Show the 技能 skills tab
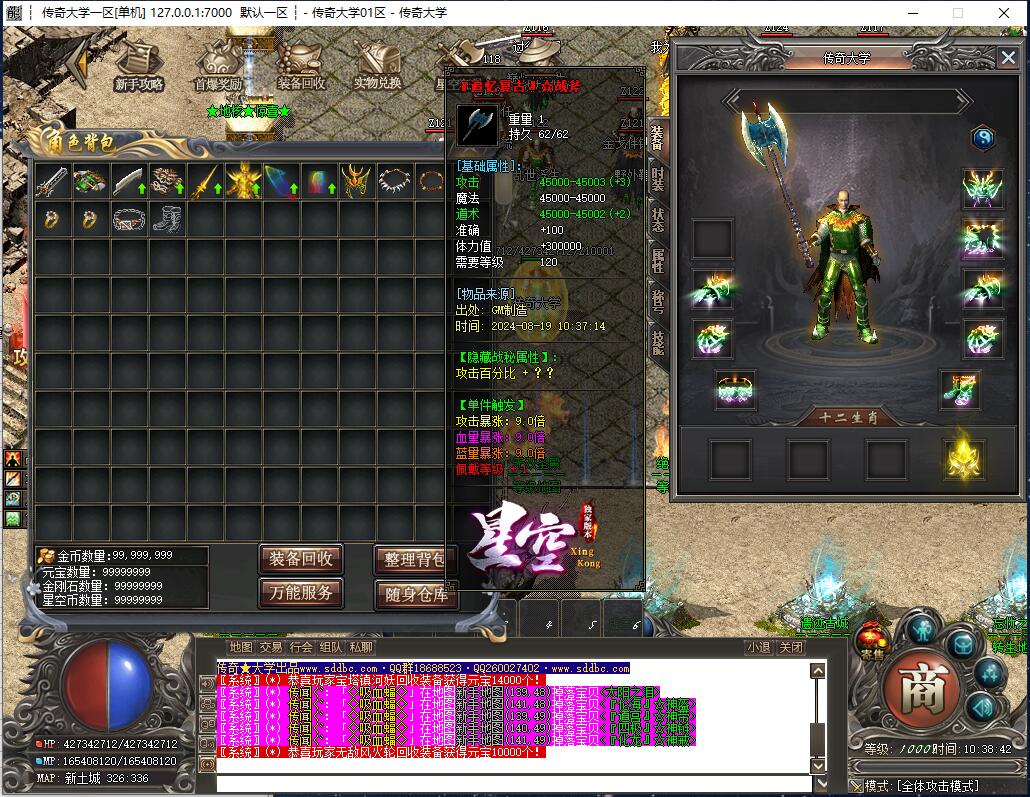This screenshot has height=797, width=1030. 657,343
